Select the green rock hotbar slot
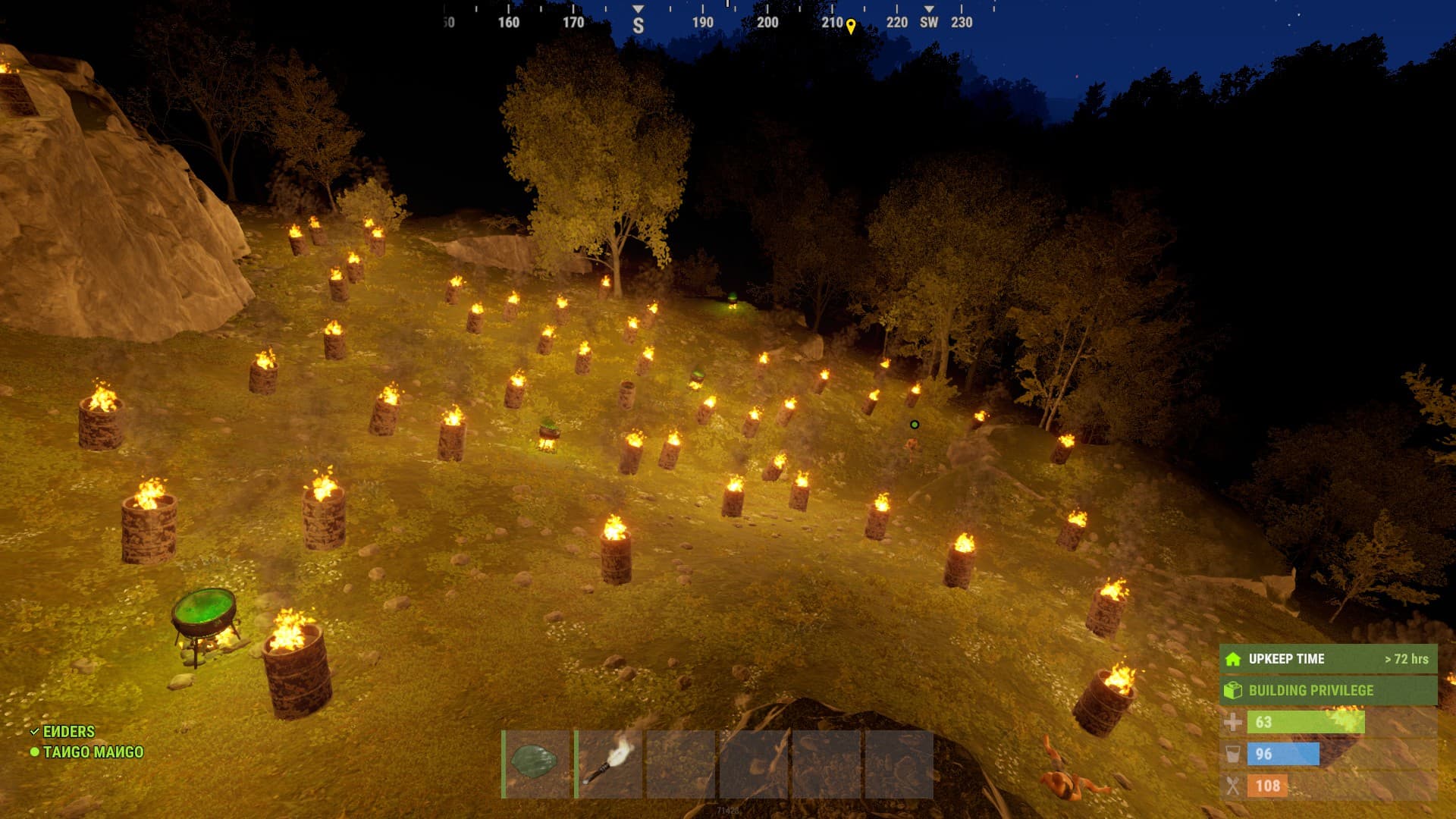This screenshot has height=819, width=1456. tap(536, 764)
